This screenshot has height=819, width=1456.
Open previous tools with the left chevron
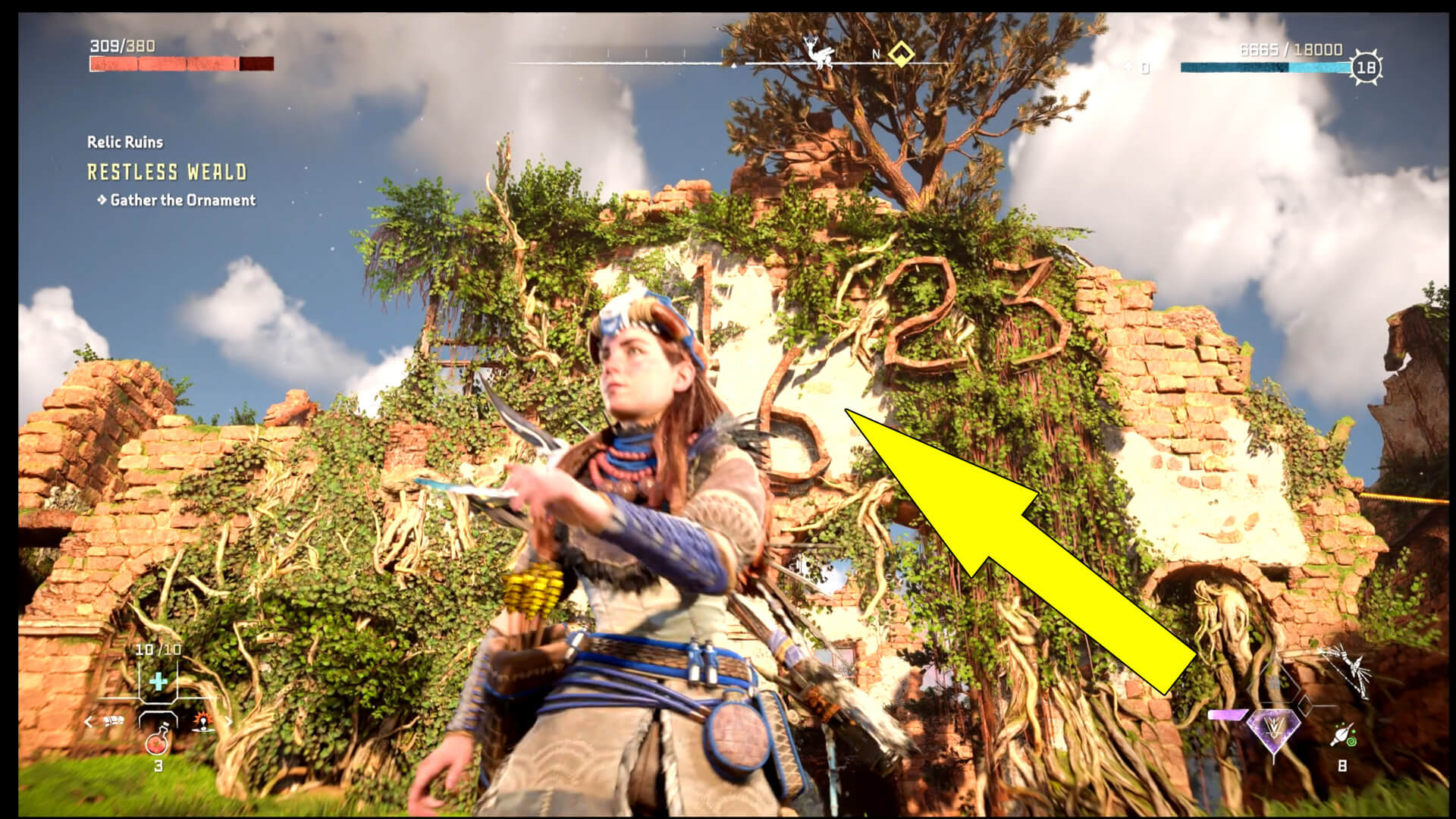(89, 720)
